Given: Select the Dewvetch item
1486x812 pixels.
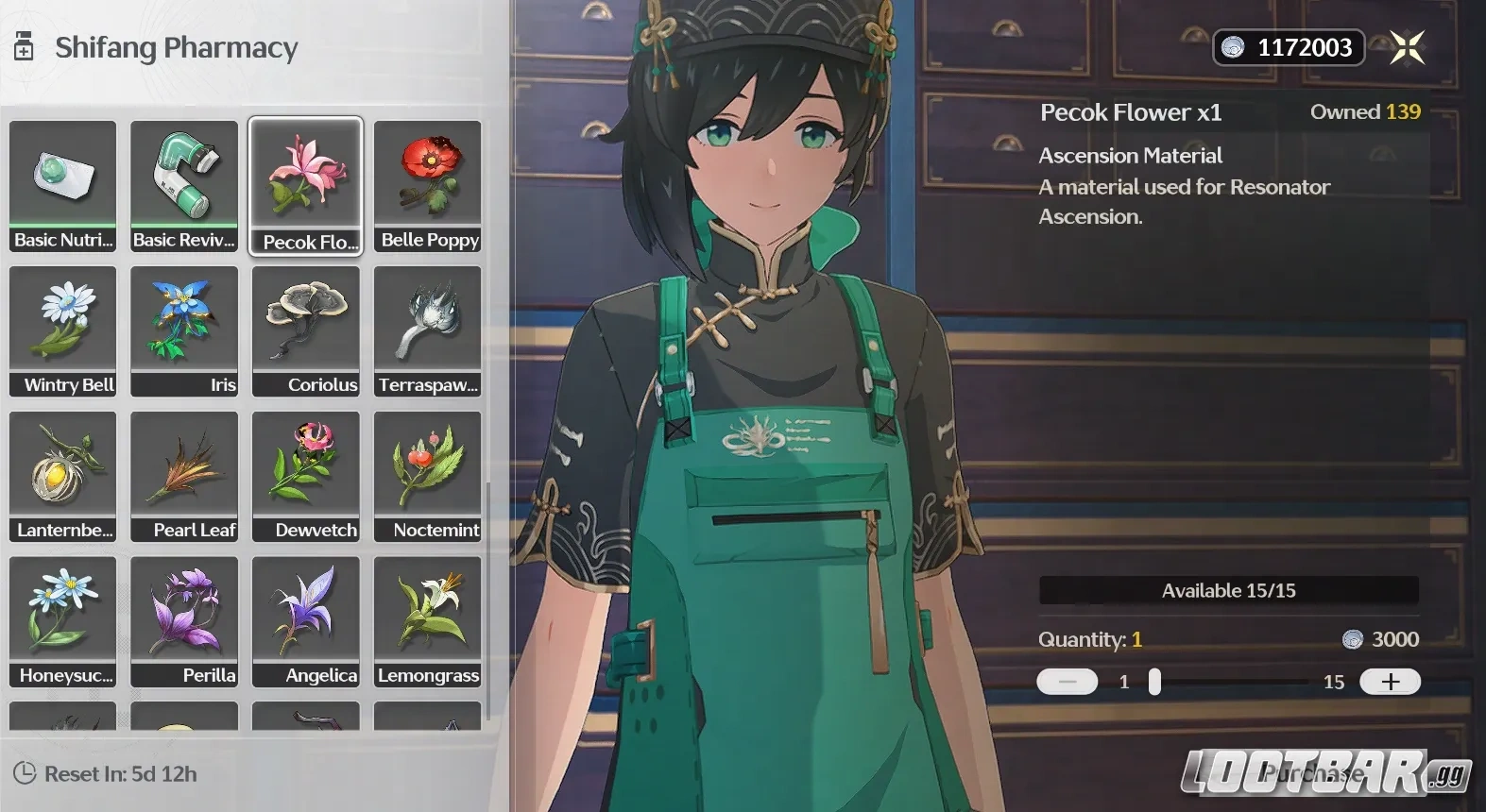Looking at the screenshot, I should pyautogui.click(x=305, y=476).
